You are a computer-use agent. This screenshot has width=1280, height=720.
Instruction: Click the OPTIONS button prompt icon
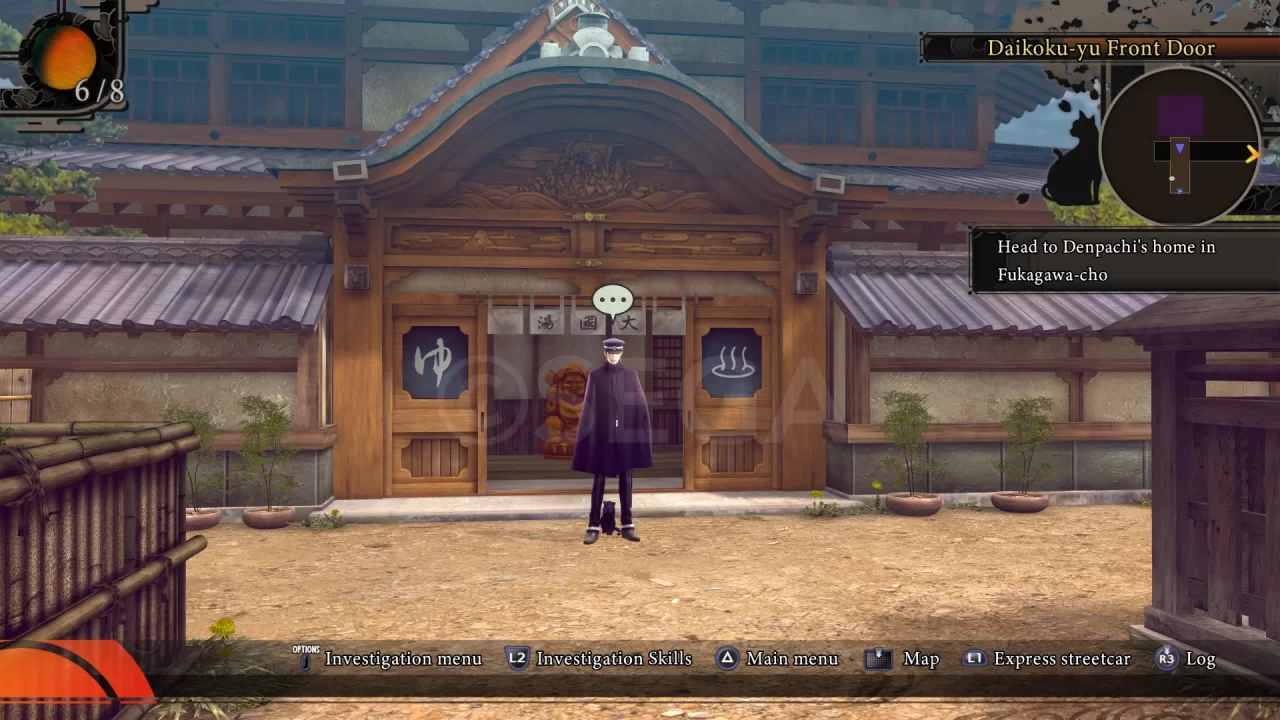click(x=305, y=658)
